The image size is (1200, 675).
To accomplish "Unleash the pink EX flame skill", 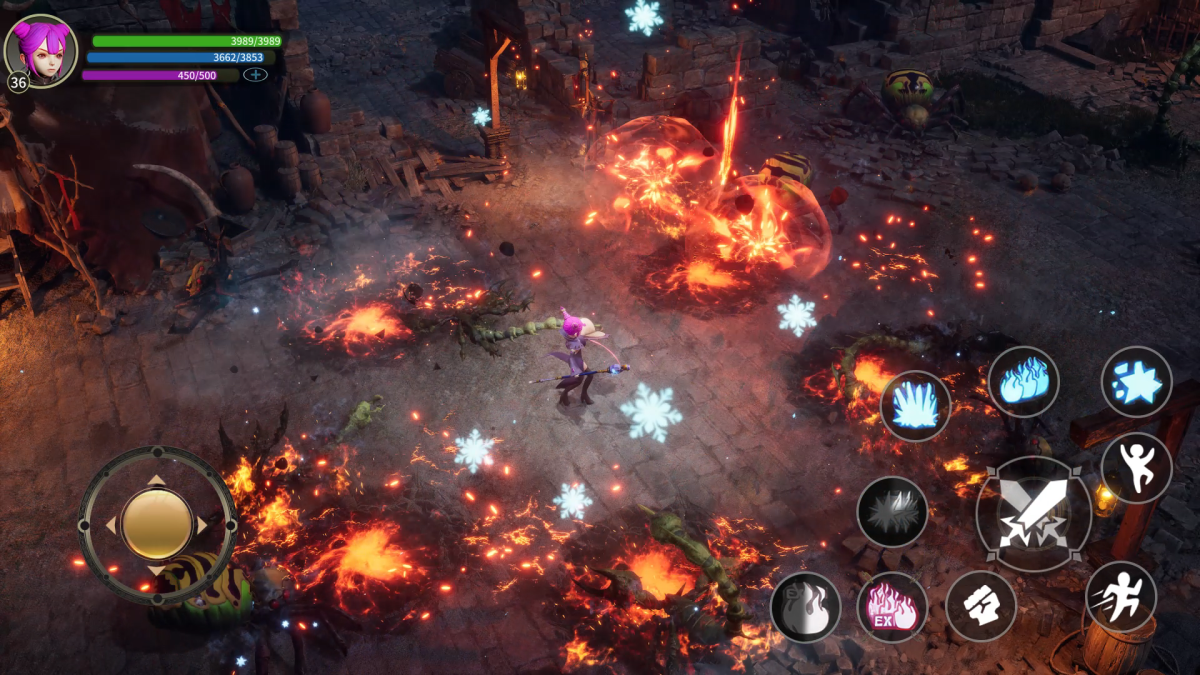I will pyautogui.click(x=892, y=607).
